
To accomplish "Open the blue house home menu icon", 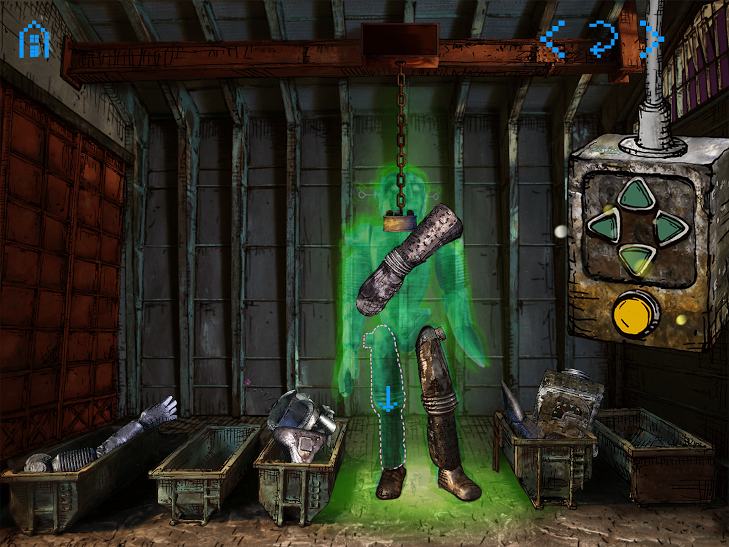I will click(34, 39).
